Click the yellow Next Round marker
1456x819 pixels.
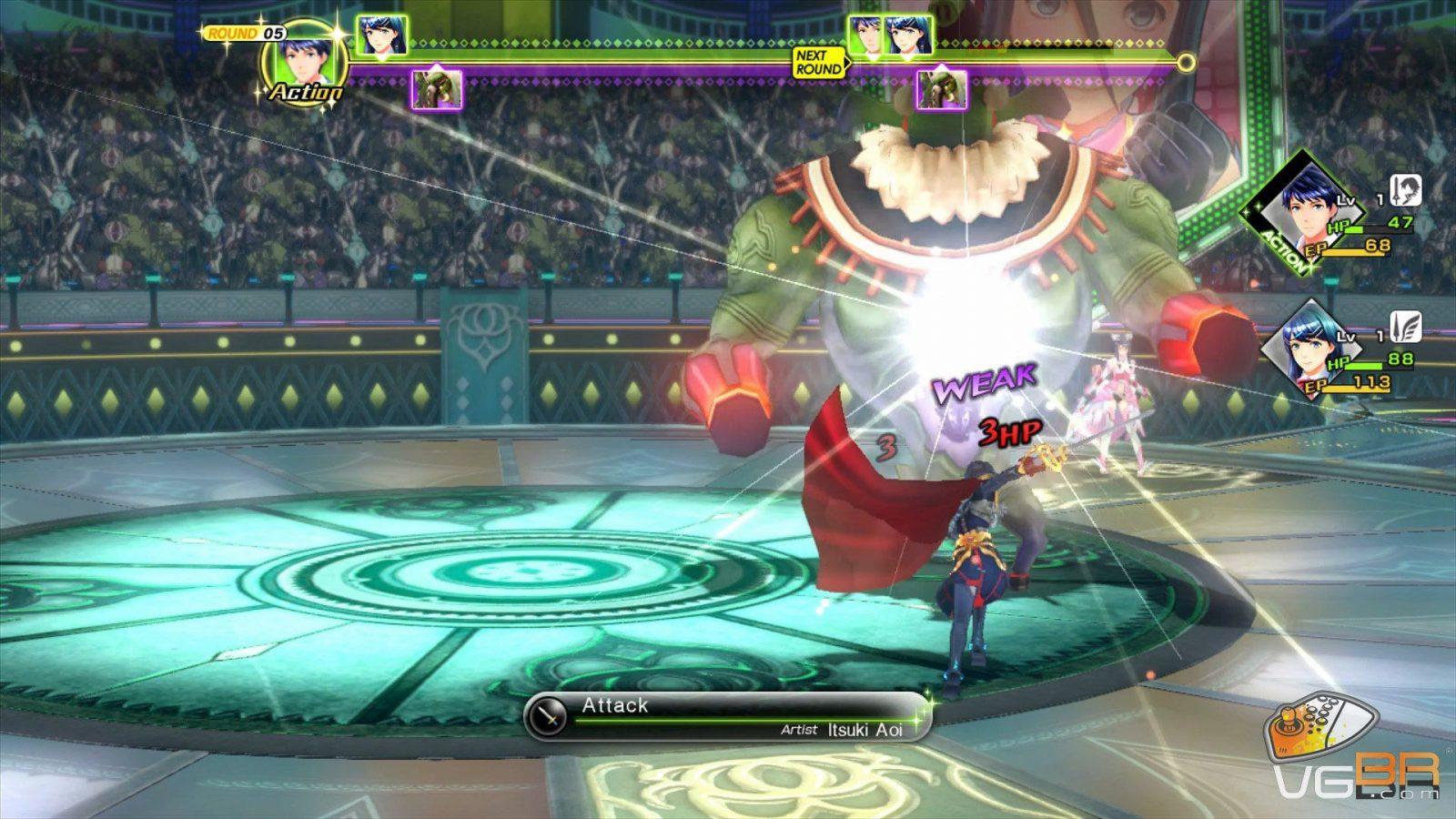click(817, 63)
